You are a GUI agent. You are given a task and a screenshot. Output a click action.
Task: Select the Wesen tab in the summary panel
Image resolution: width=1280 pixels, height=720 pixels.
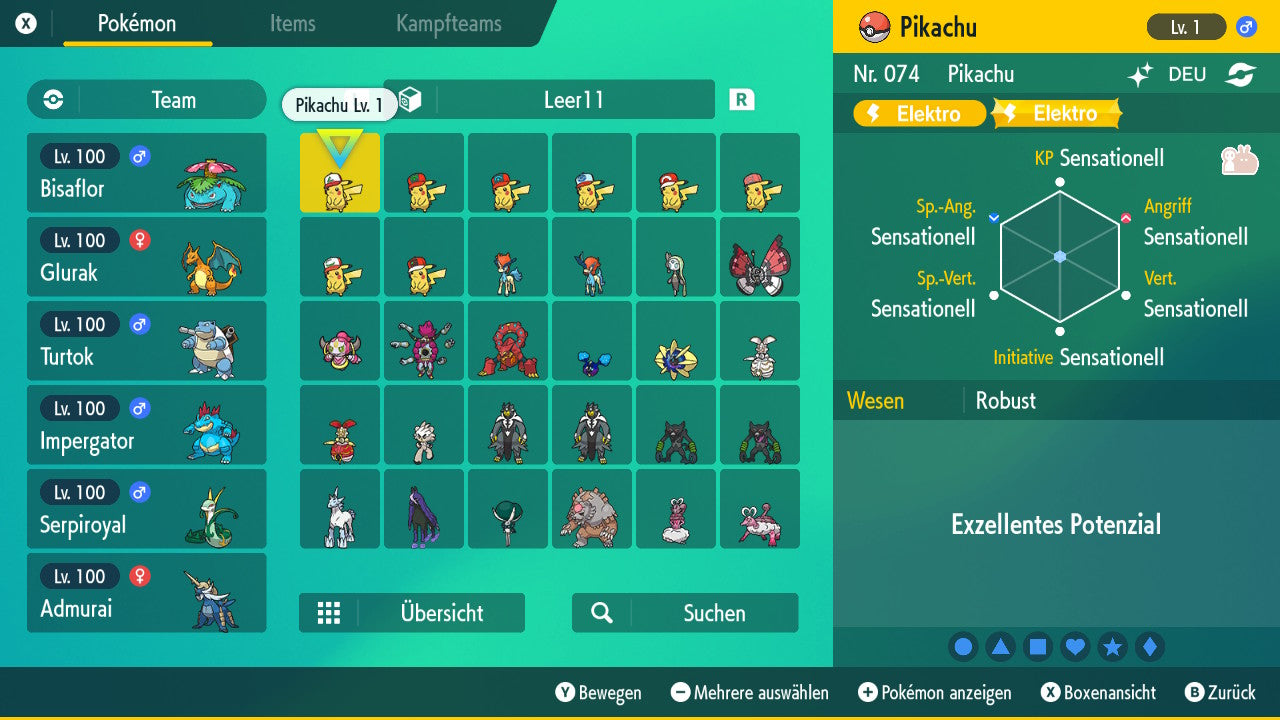click(875, 400)
